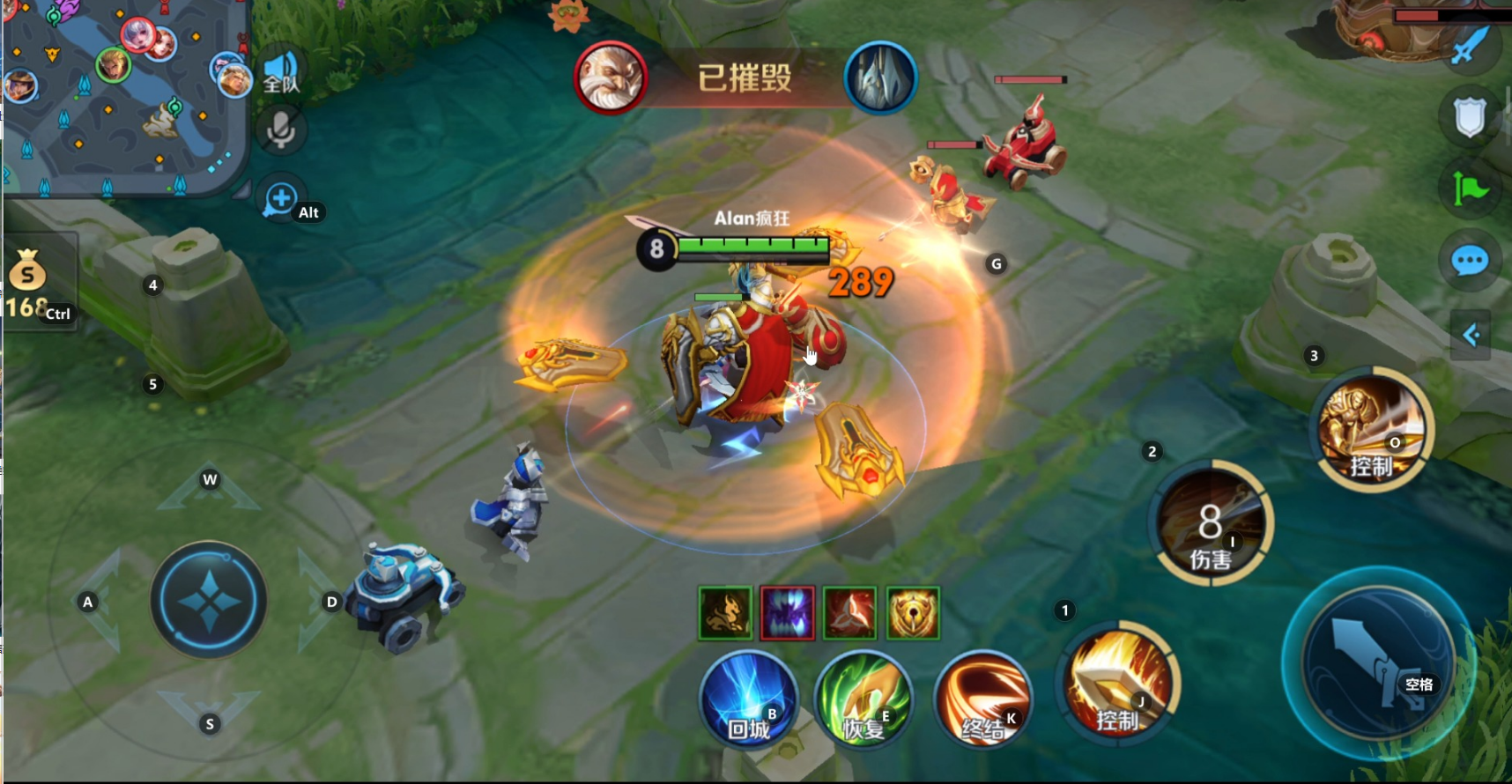The image size is (1512, 784).
Task: Tap the plus speech bubble Alt button
Action: [x=282, y=199]
